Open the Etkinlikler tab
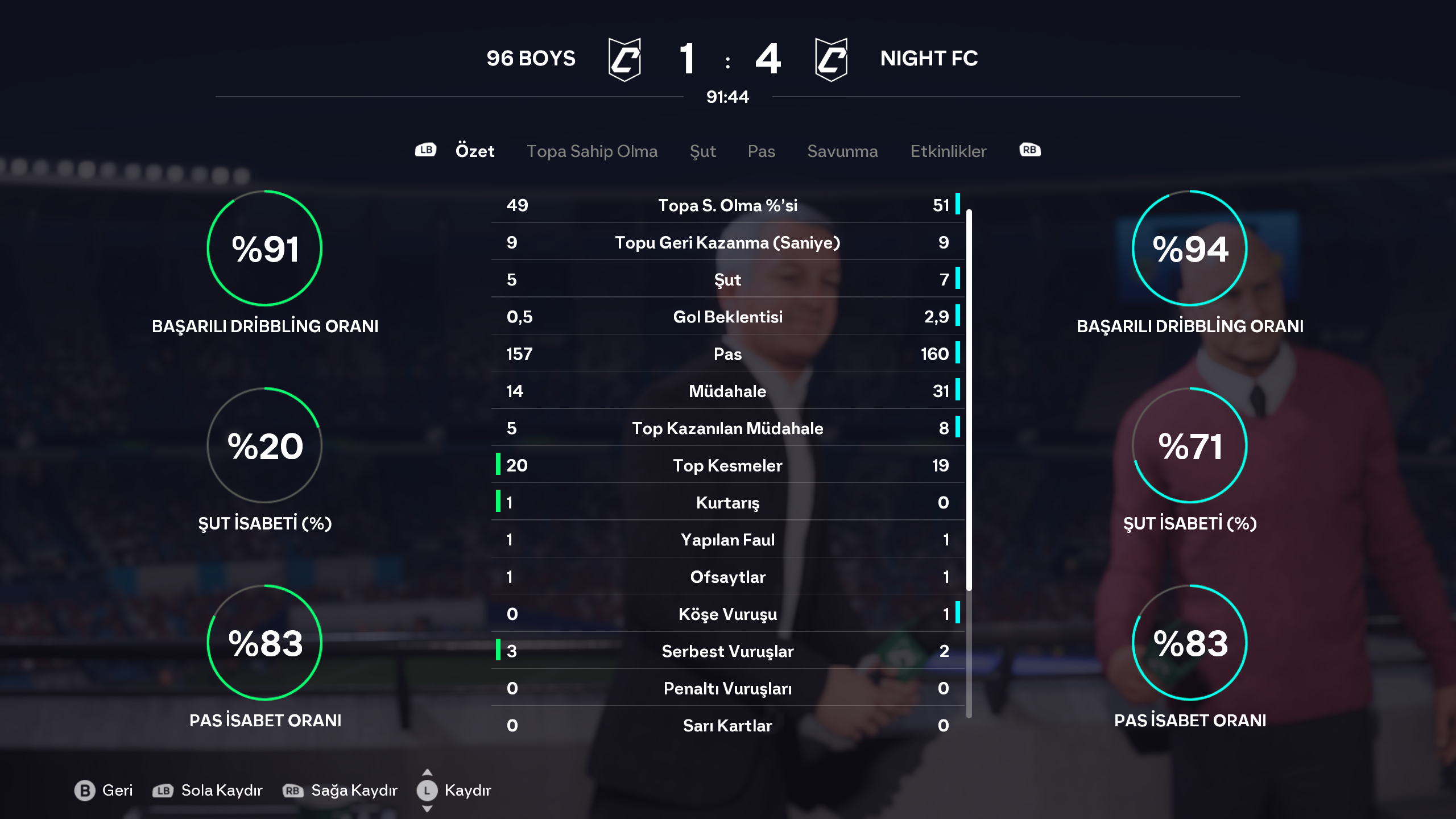This screenshot has width=1456, height=819. (948, 151)
